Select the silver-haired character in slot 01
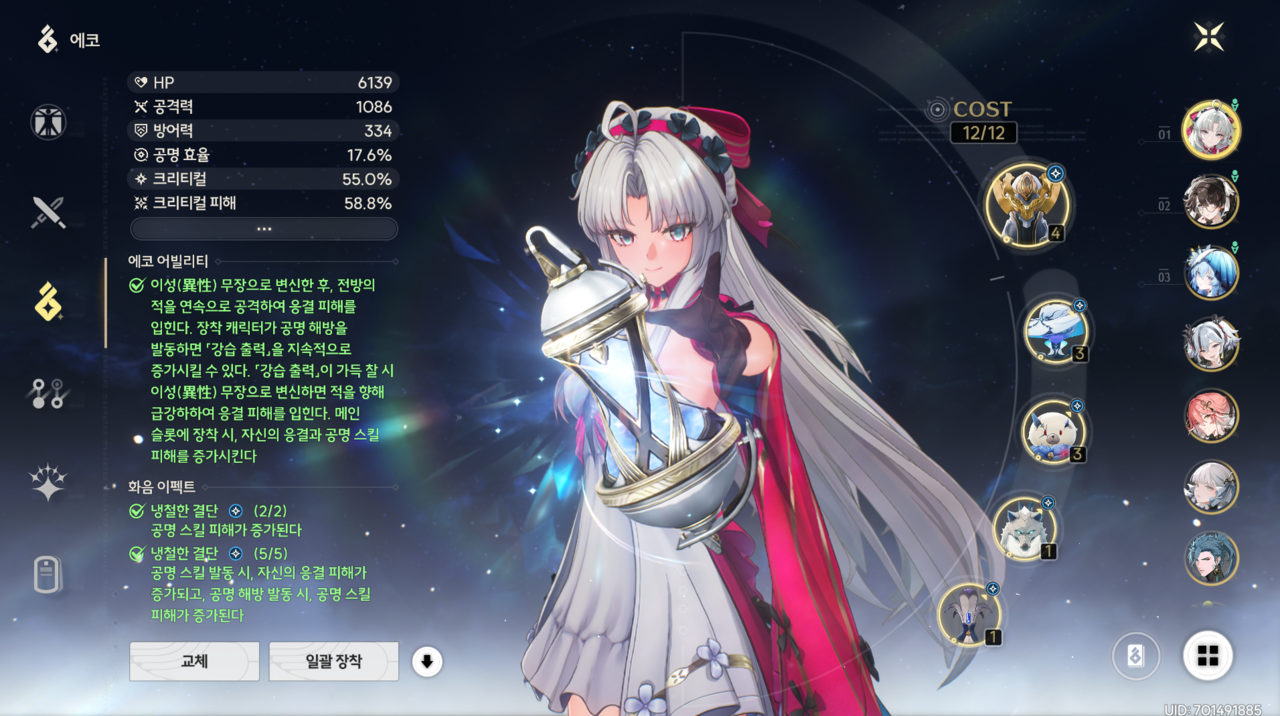The image size is (1280, 716). 1211,129
